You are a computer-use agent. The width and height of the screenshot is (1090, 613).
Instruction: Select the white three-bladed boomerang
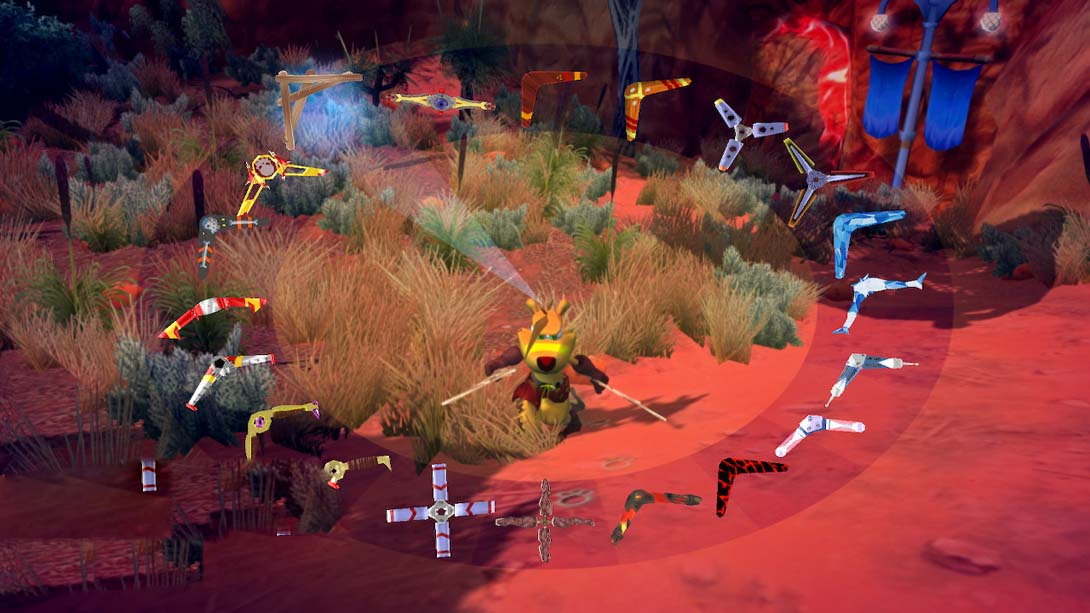pyautogui.click(x=745, y=131)
